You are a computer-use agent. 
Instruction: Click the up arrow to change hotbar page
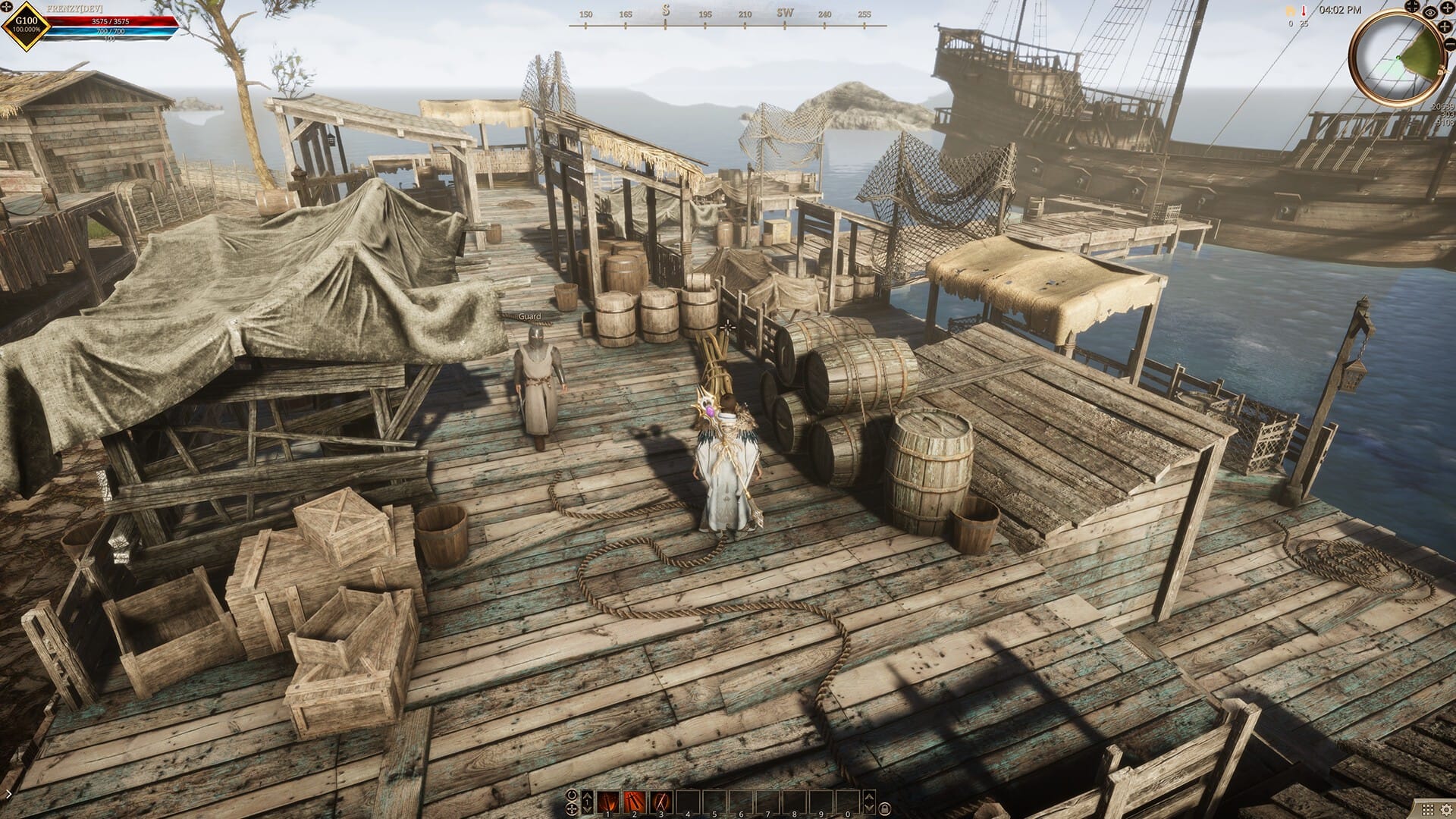coord(587,796)
